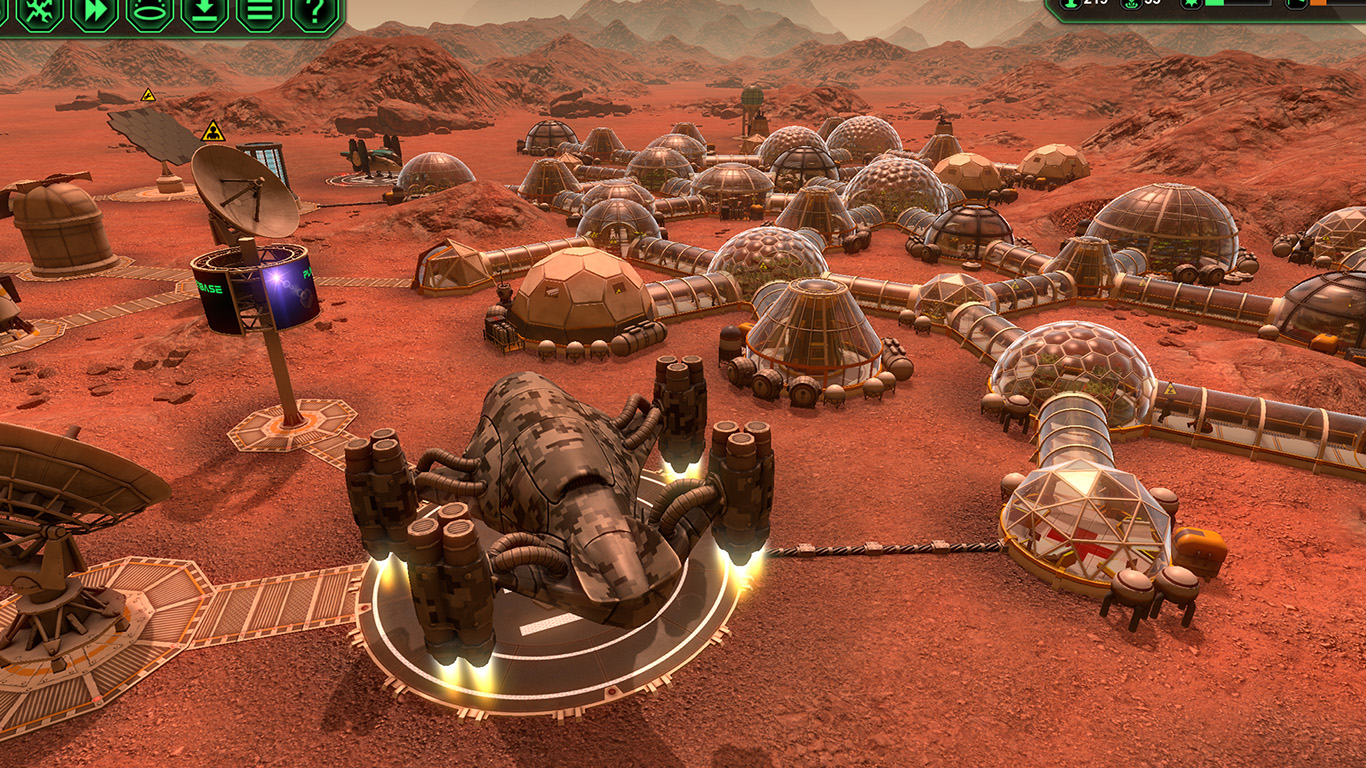Click the green progress bar beside the star
Viewport: 1366px width, 768px height.
(1218, 4)
